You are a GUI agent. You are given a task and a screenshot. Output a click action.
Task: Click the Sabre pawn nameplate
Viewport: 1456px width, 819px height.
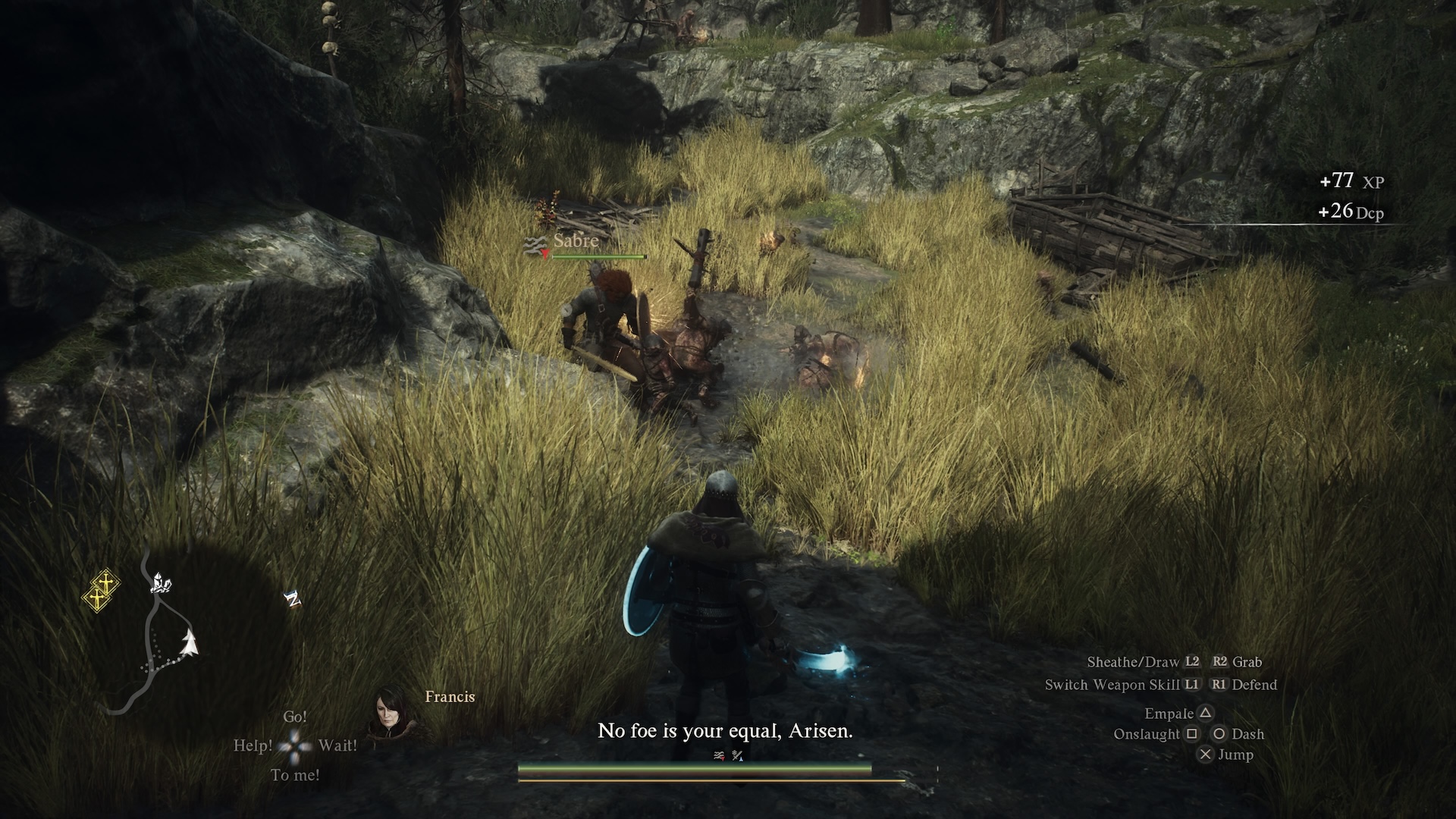pyautogui.click(x=576, y=241)
